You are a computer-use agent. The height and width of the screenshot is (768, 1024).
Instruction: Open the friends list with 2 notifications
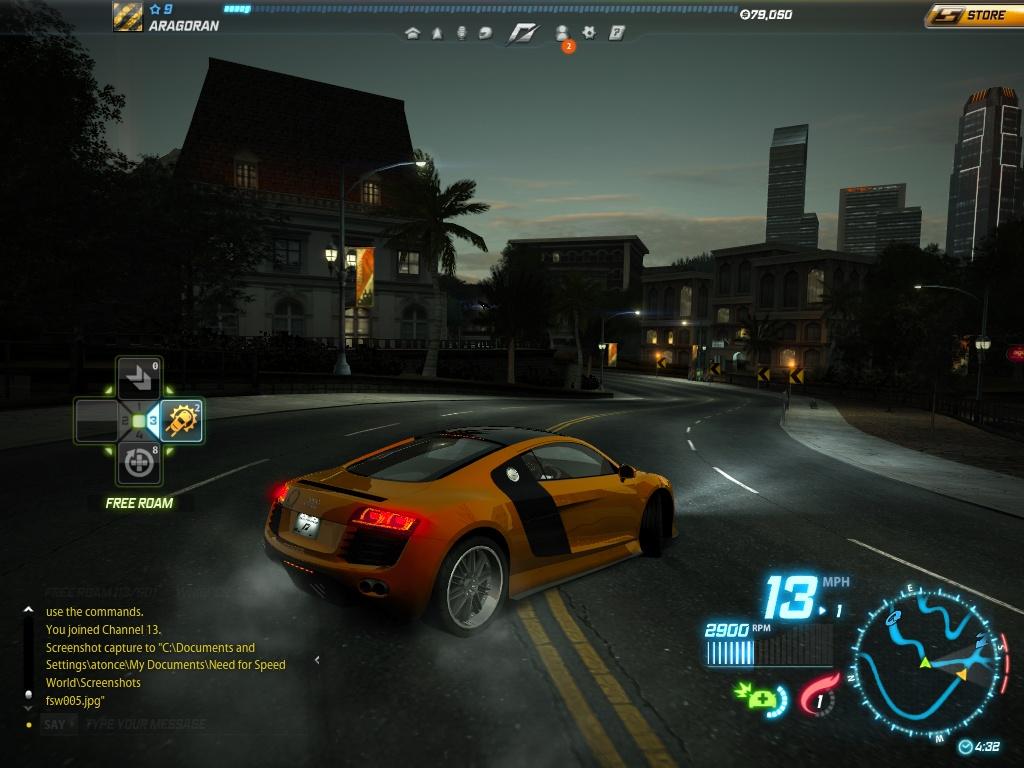(x=563, y=34)
